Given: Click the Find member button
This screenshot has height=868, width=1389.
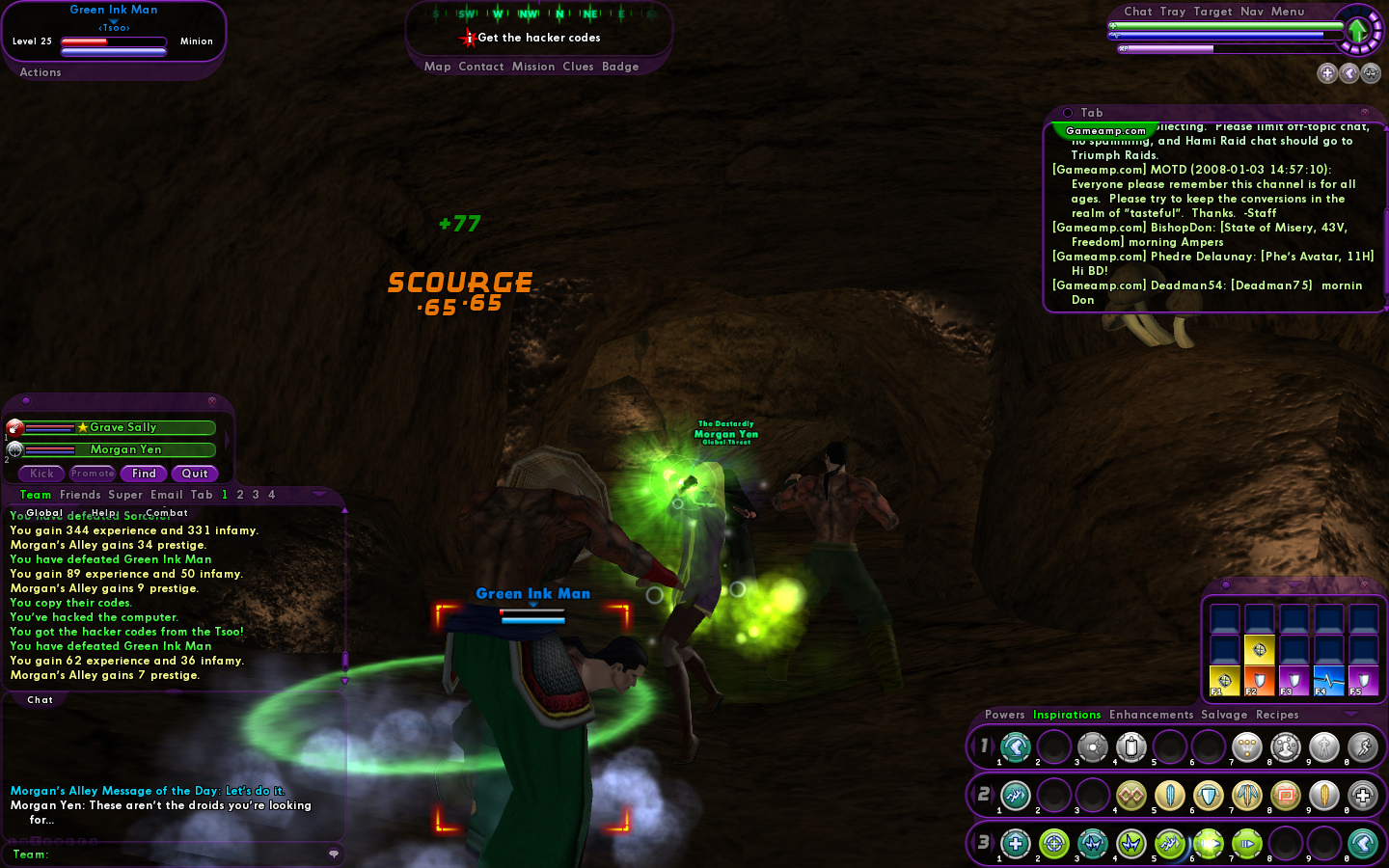Looking at the screenshot, I should pyautogui.click(x=144, y=474).
